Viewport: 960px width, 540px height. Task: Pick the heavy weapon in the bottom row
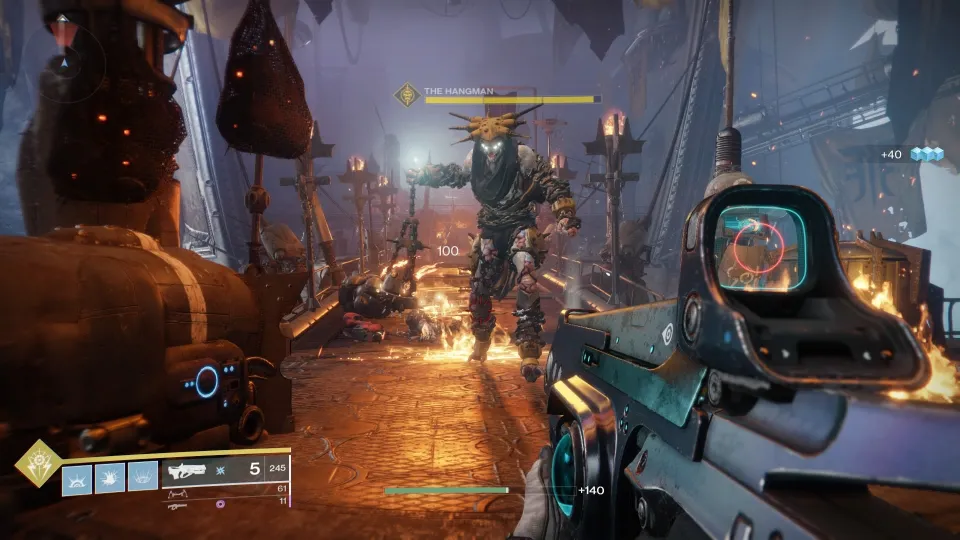coord(178,505)
